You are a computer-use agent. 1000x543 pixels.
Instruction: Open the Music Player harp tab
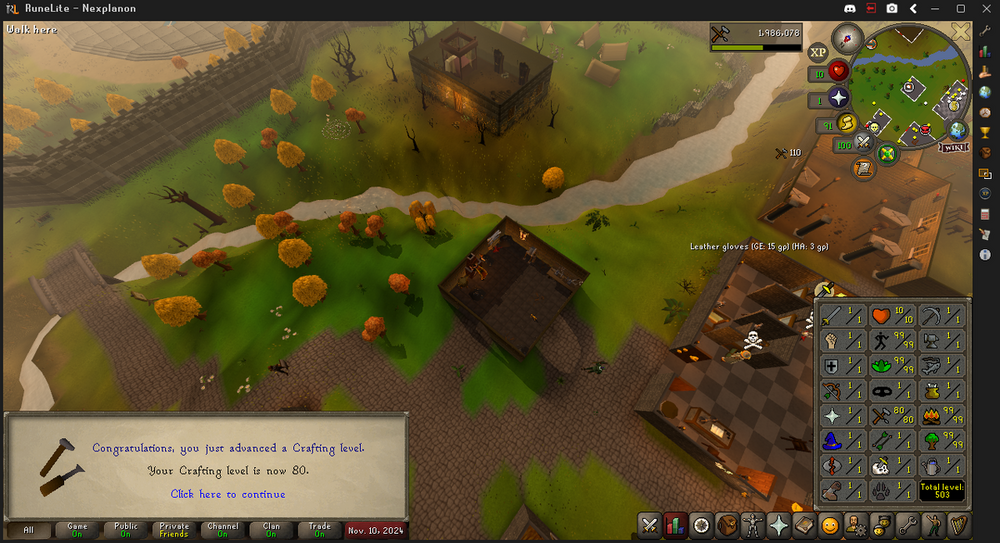point(958,524)
